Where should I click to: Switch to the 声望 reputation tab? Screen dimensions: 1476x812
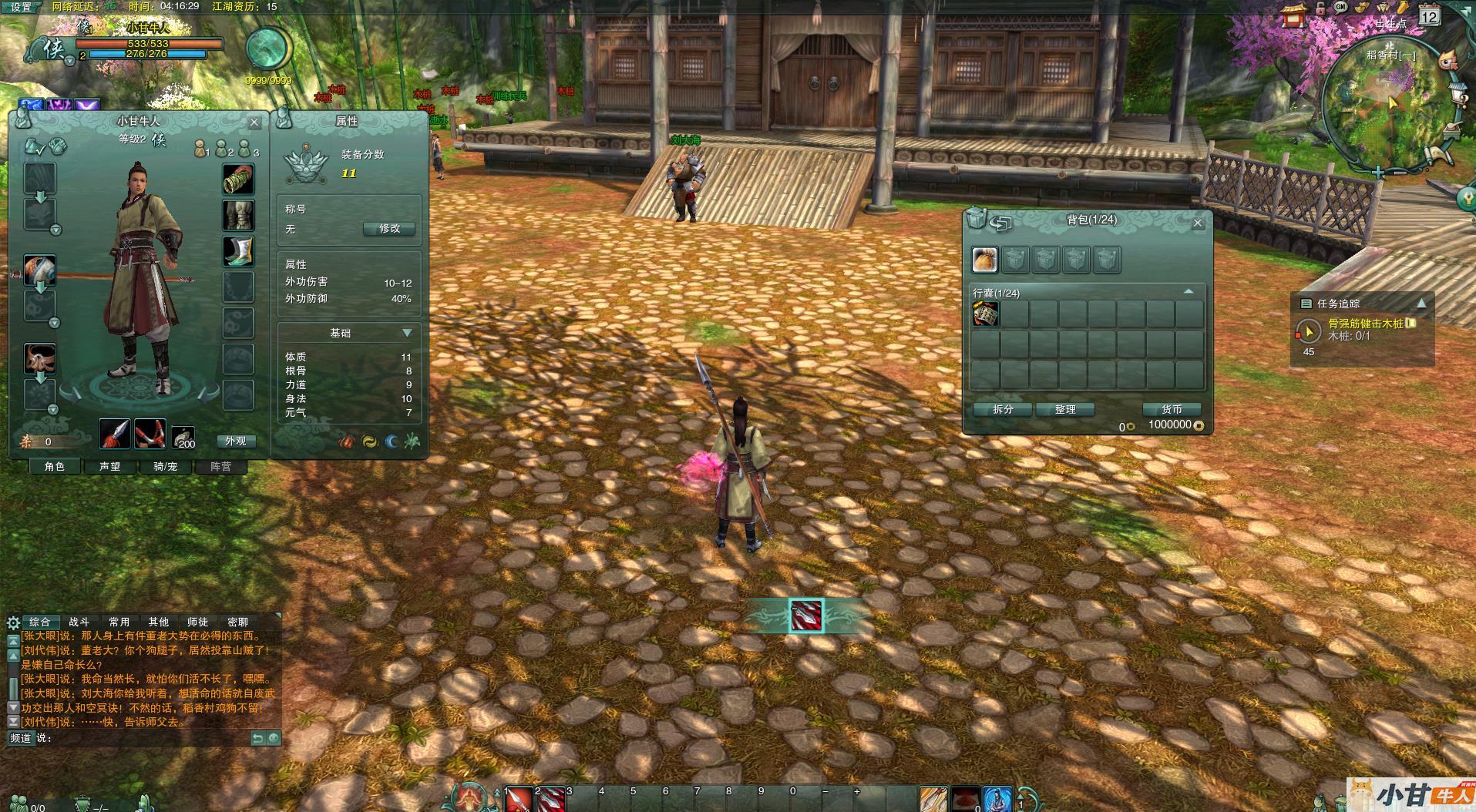(110, 466)
